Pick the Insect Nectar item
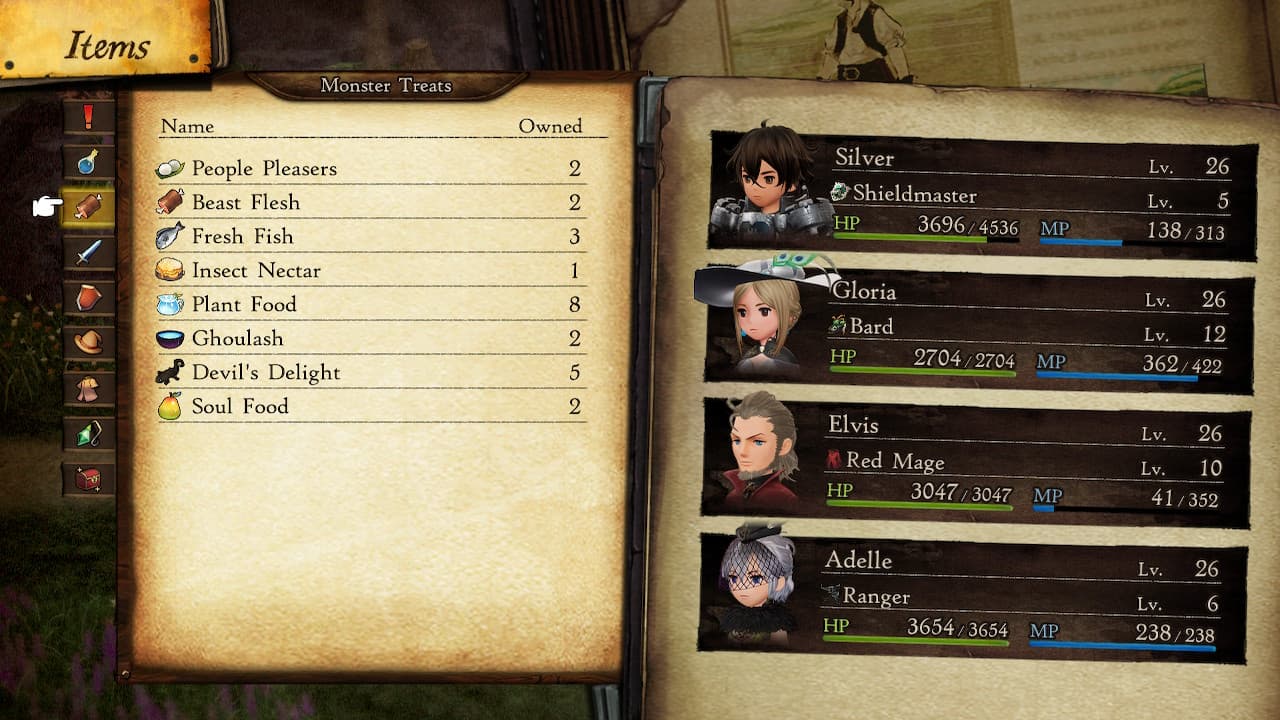Viewport: 1280px width, 720px height. point(370,270)
